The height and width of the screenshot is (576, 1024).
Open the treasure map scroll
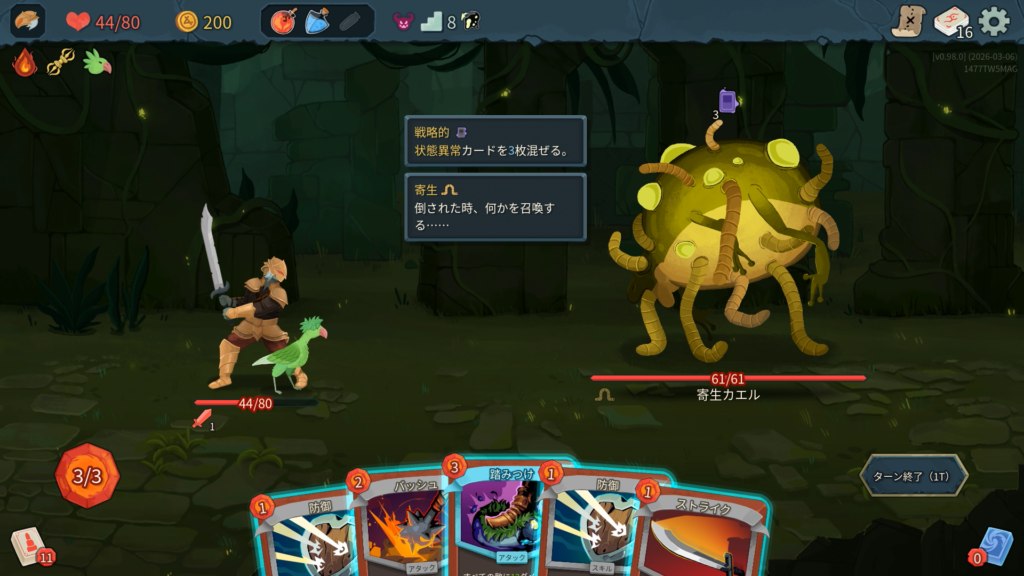(x=908, y=21)
